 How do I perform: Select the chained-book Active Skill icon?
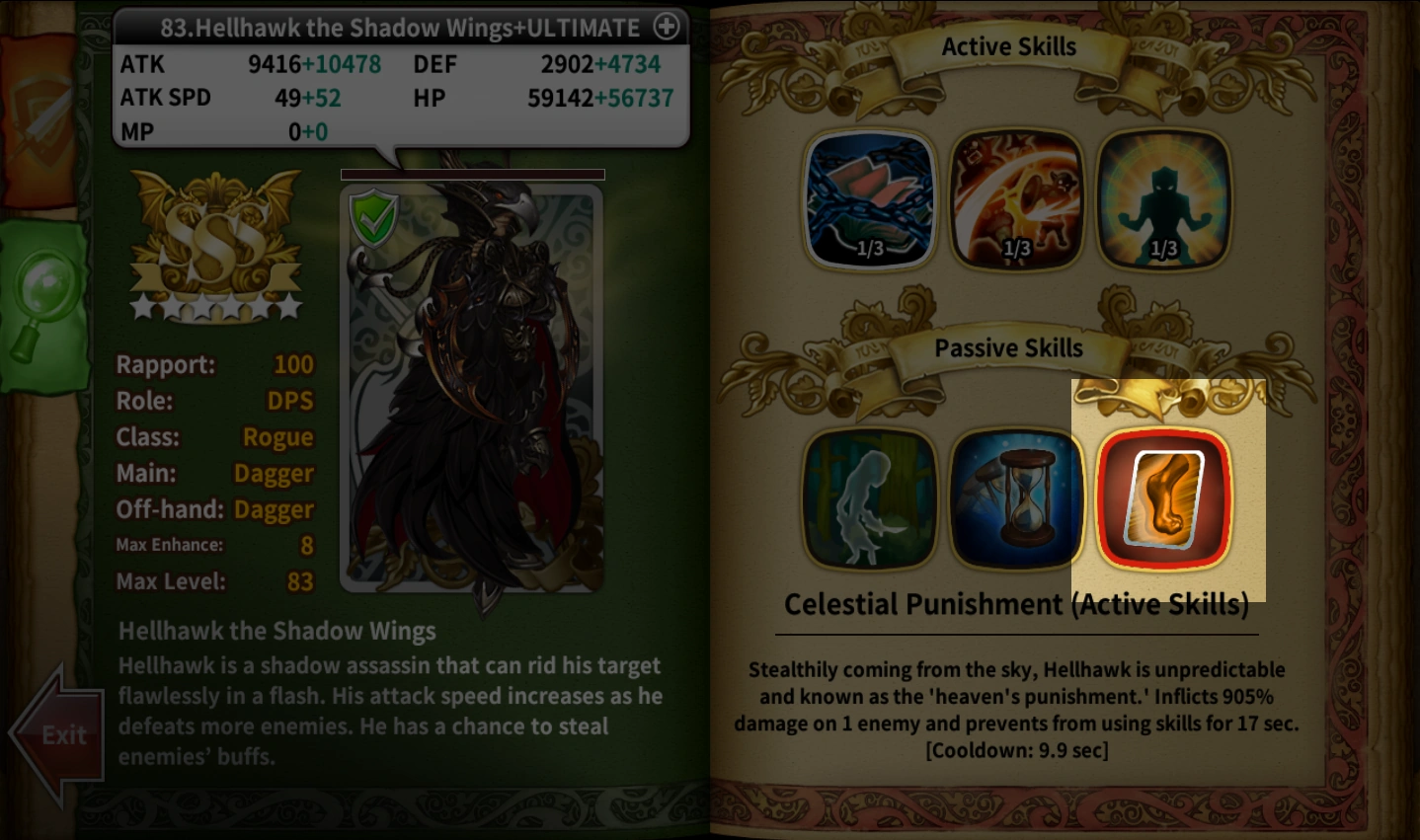[869, 200]
